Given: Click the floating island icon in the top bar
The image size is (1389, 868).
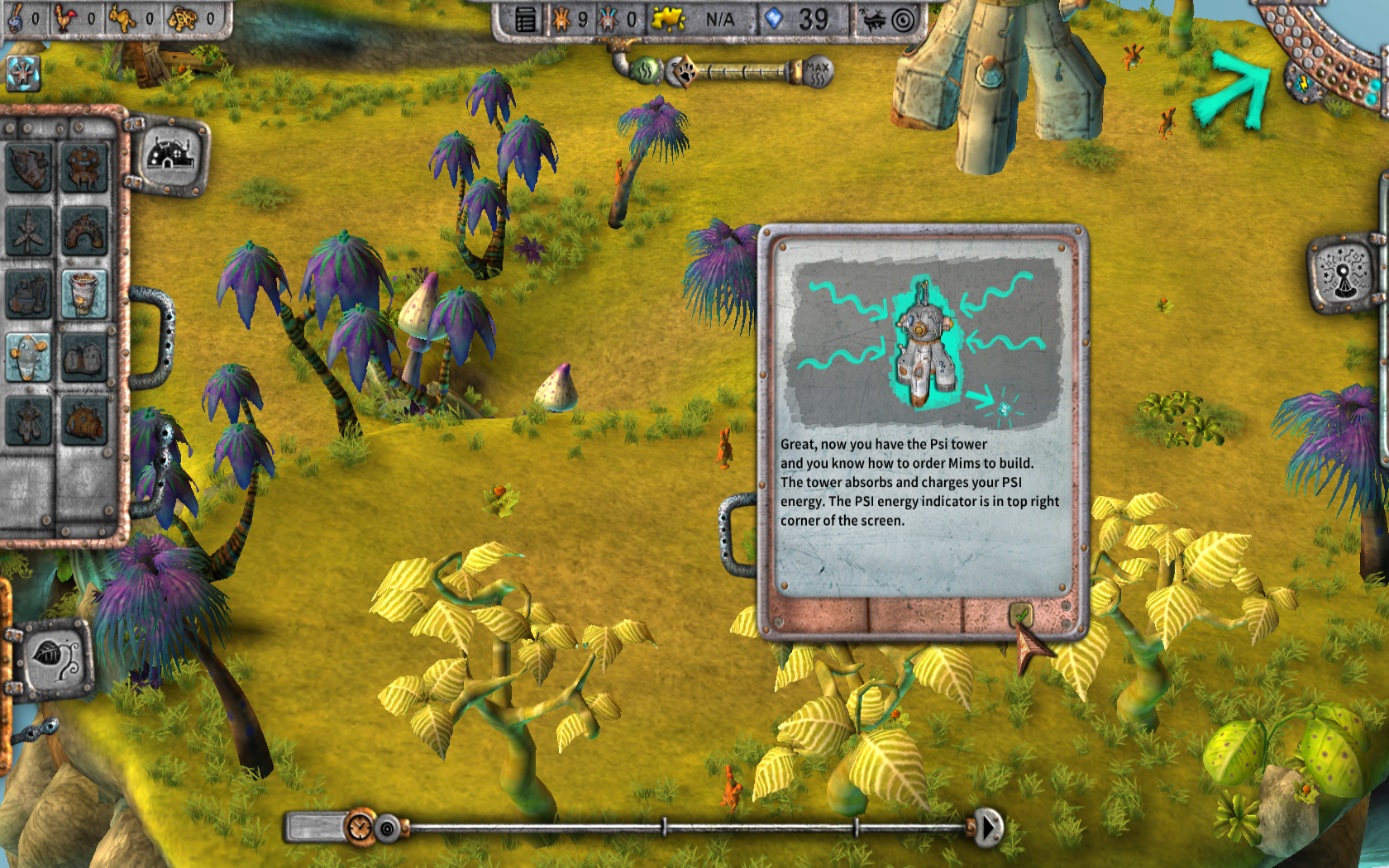Looking at the screenshot, I should pos(873,20).
